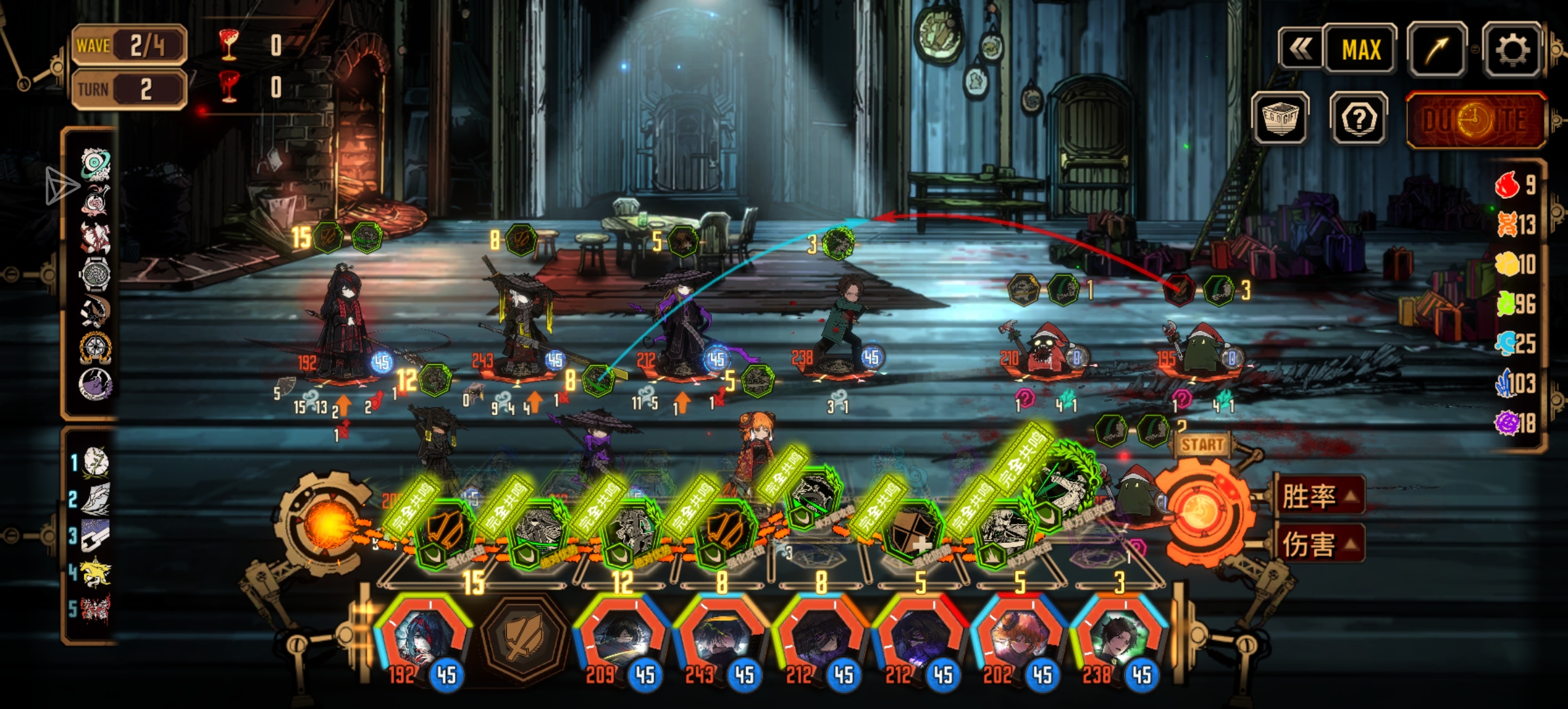Image resolution: width=1568 pixels, height=709 pixels.
Task: Open the E.G.O Gift box
Action: (1280, 119)
